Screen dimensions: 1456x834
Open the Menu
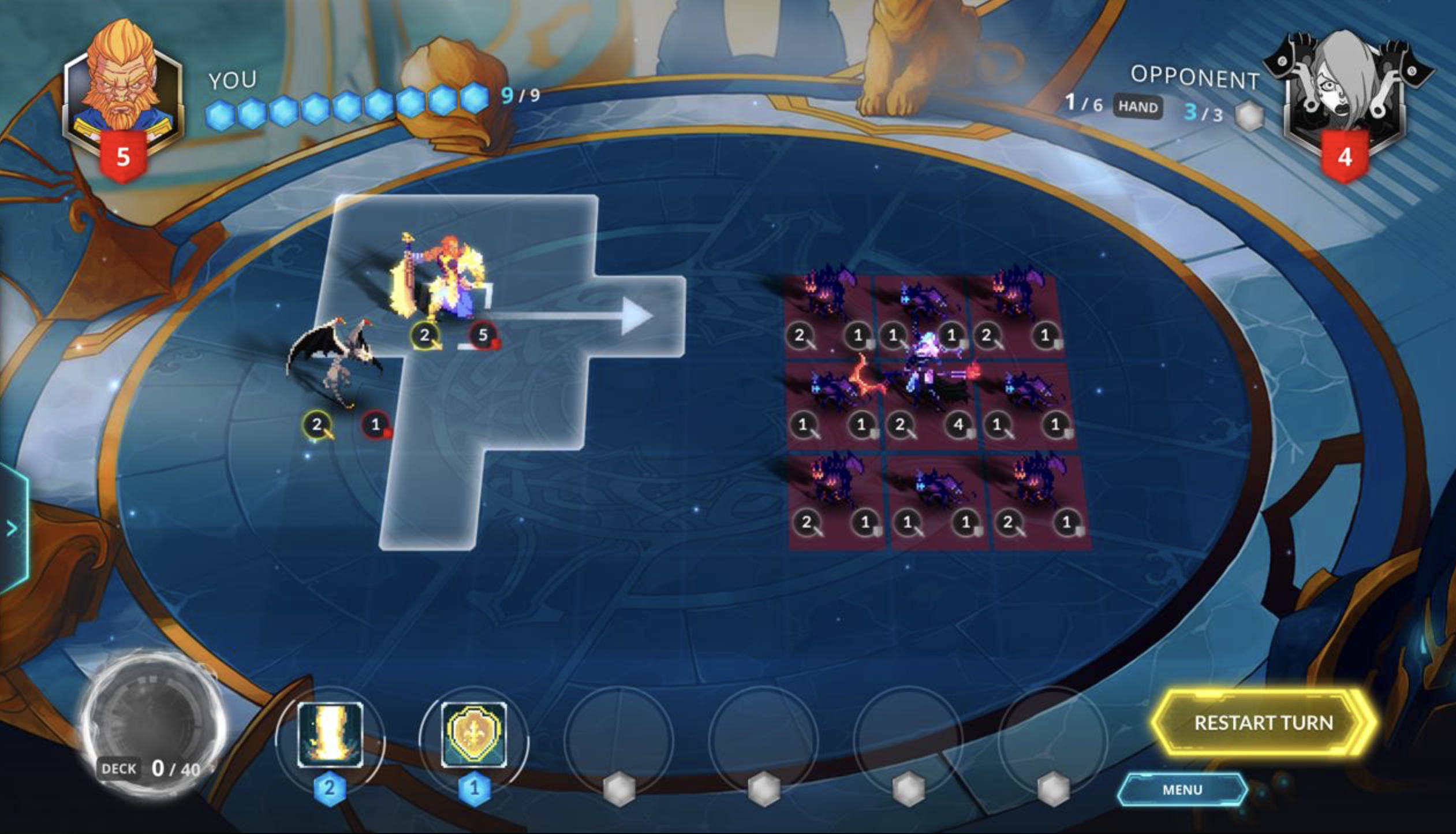coord(1182,790)
